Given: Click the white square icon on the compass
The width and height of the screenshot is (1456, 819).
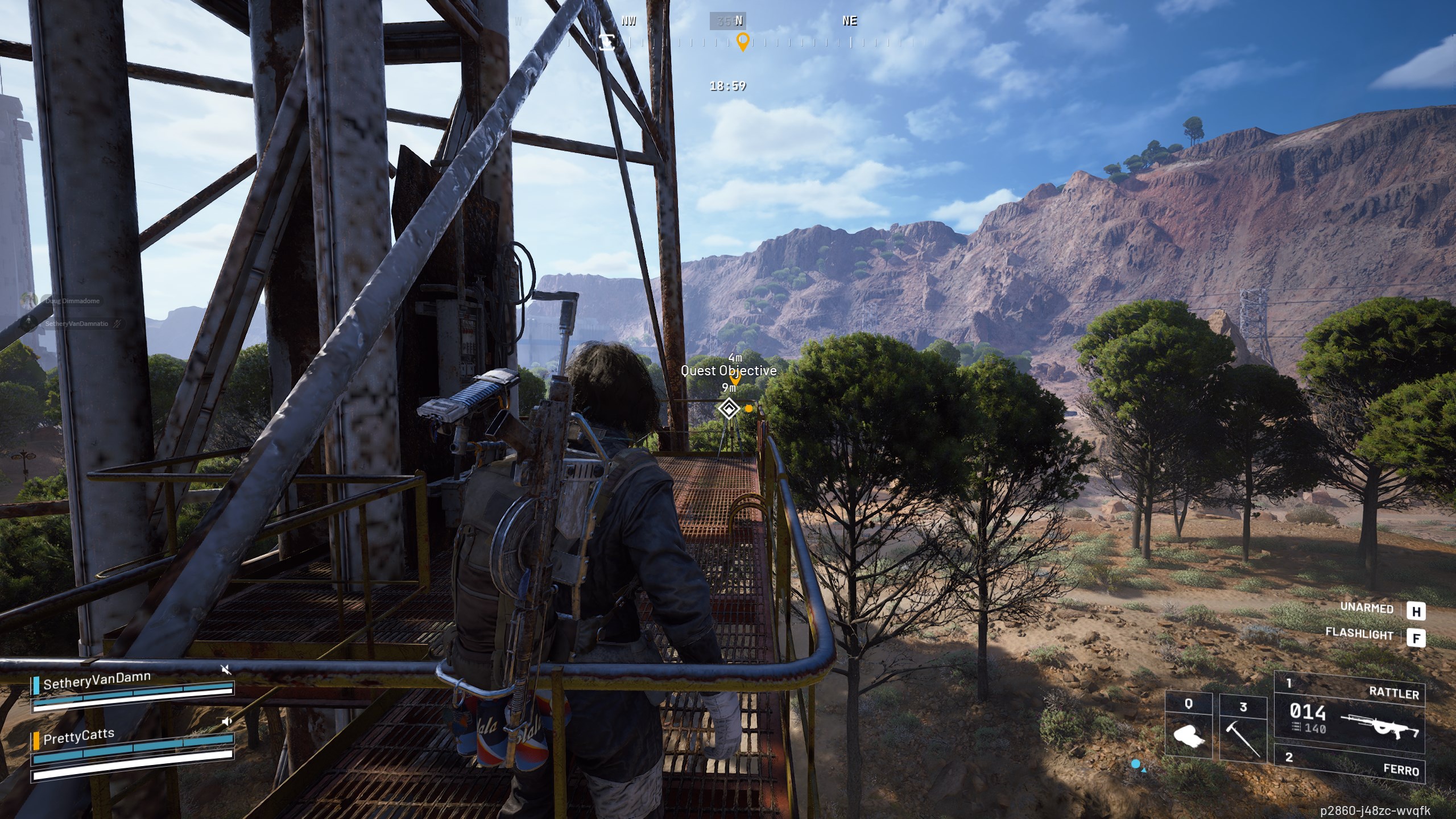Looking at the screenshot, I should click(607, 42).
